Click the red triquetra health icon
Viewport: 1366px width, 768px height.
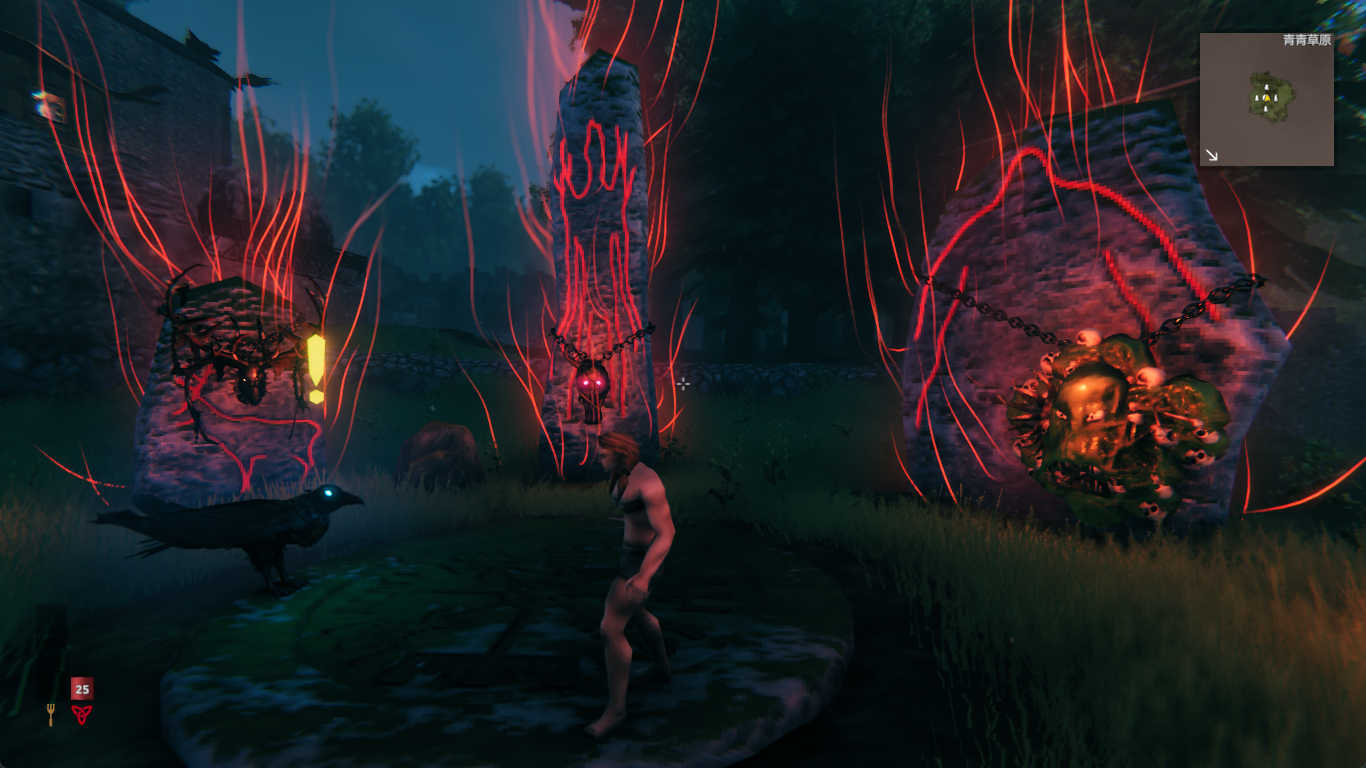(81, 714)
